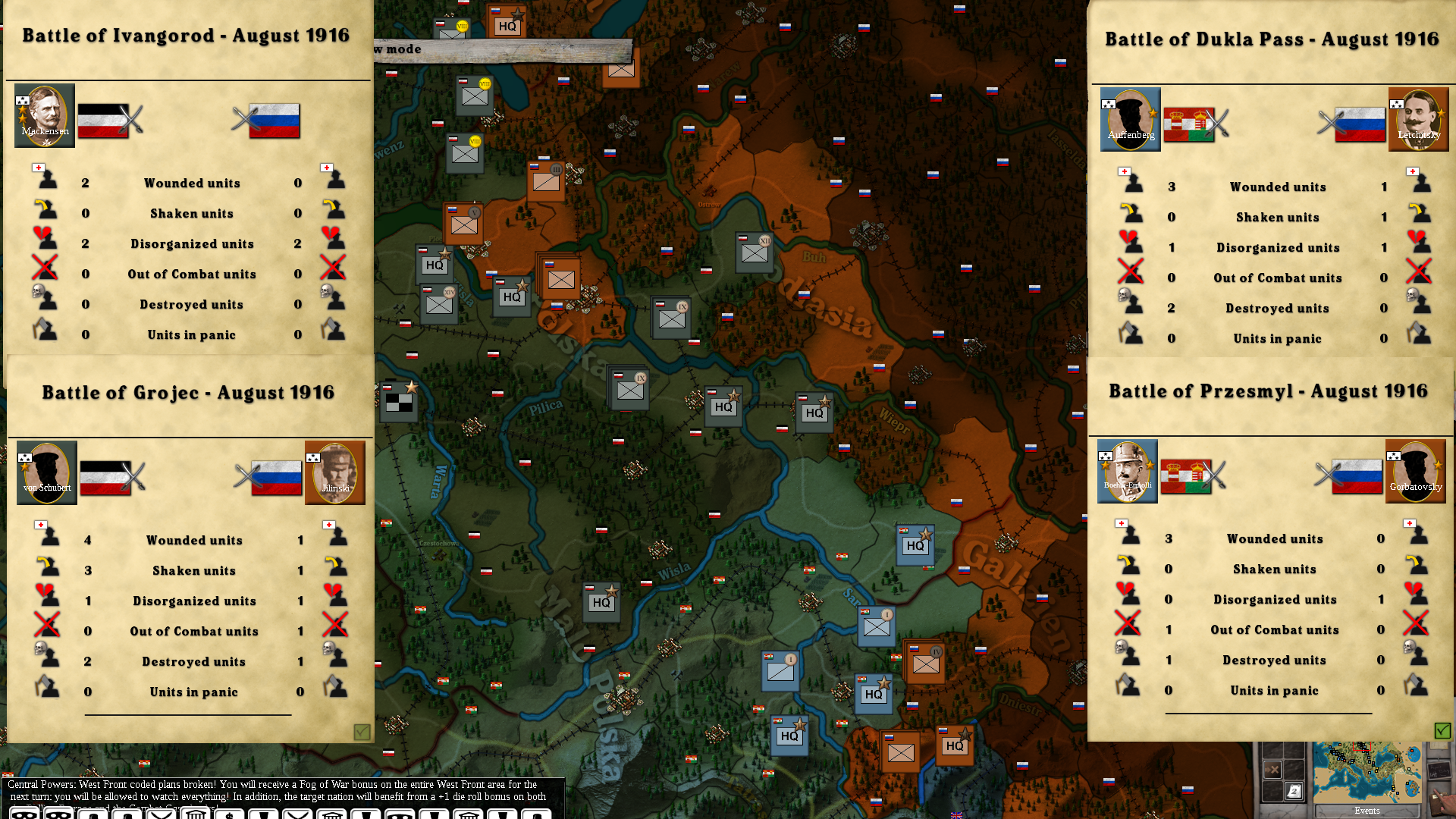
Task: Click the temple diplomacy icon on bottom toolbar
Action: (195, 813)
